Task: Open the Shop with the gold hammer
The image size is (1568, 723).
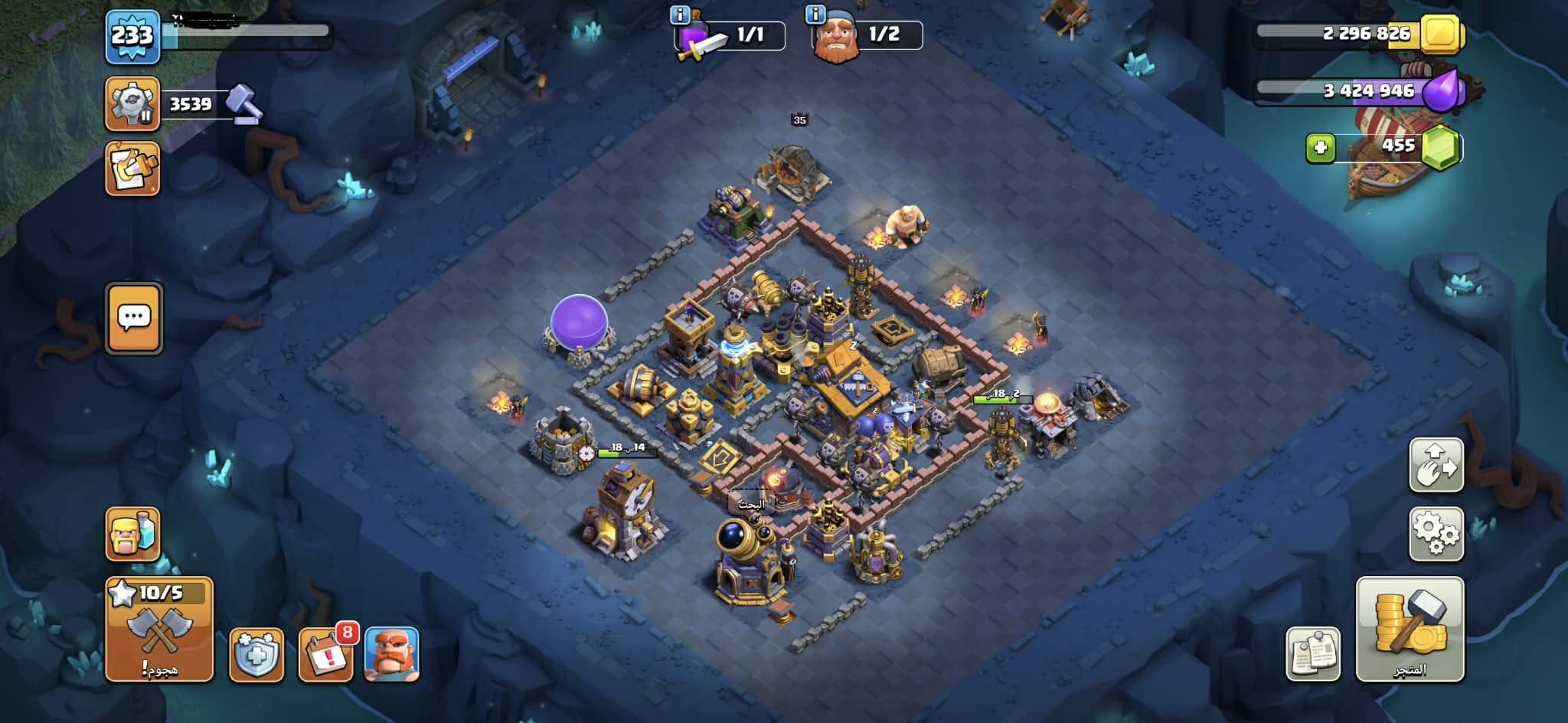Action: pyautogui.click(x=1410, y=629)
